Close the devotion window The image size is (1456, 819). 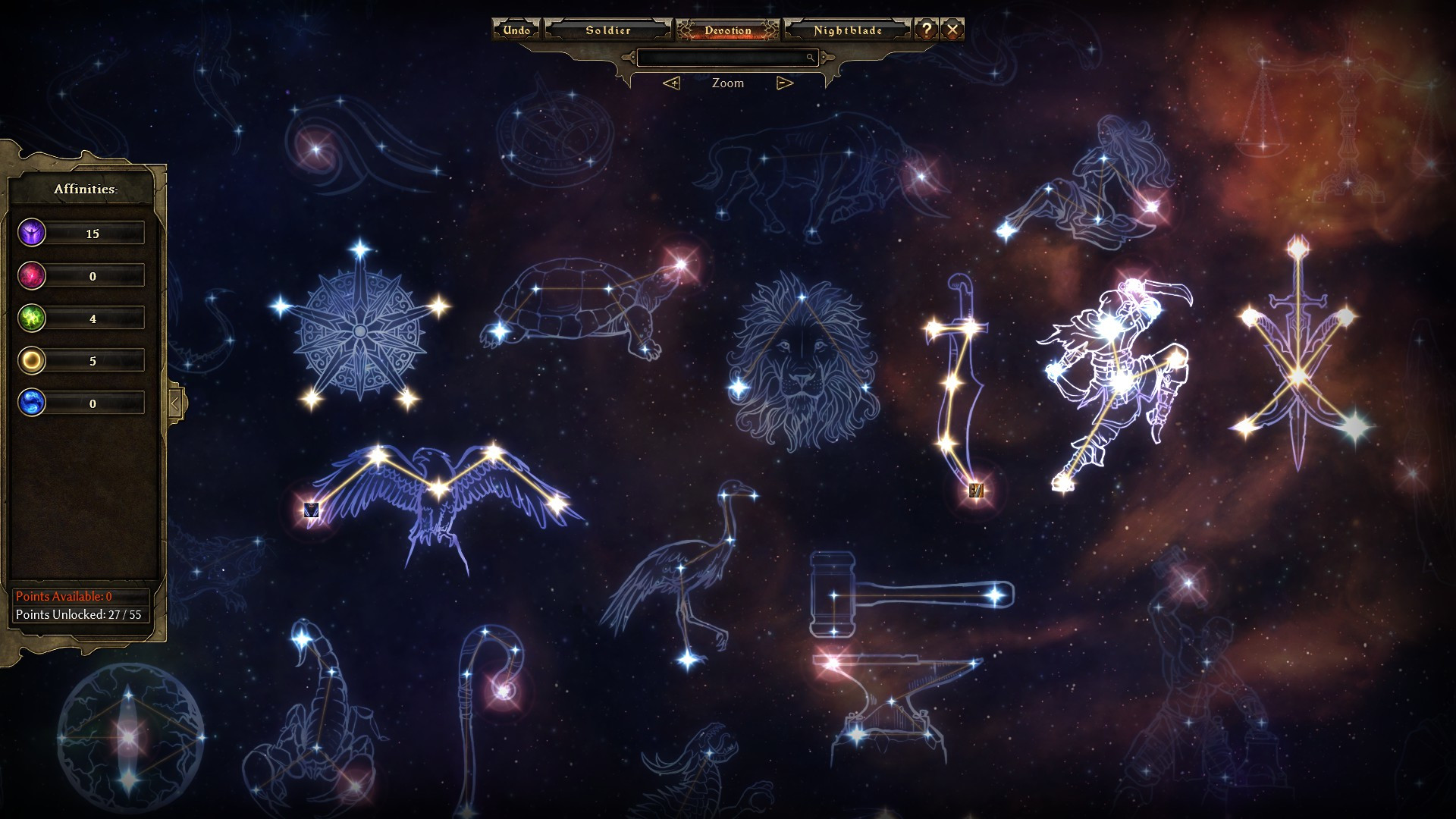(x=952, y=30)
